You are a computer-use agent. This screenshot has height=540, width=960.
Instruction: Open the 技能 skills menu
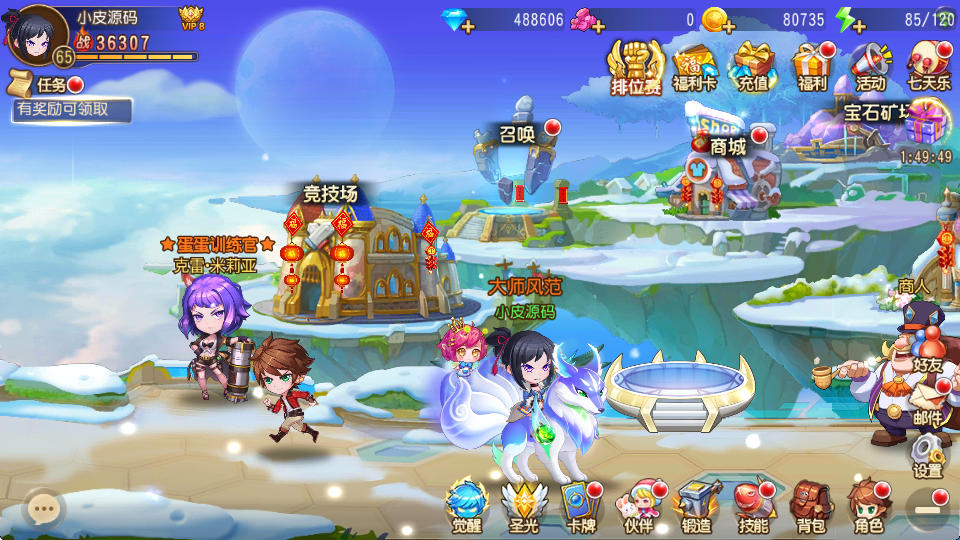pyautogui.click(x=753, y=506)
